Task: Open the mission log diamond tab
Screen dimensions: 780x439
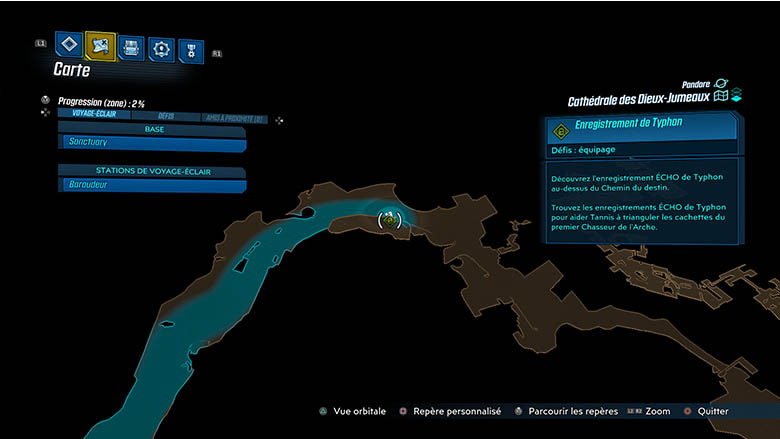Action: click(68, 45)
